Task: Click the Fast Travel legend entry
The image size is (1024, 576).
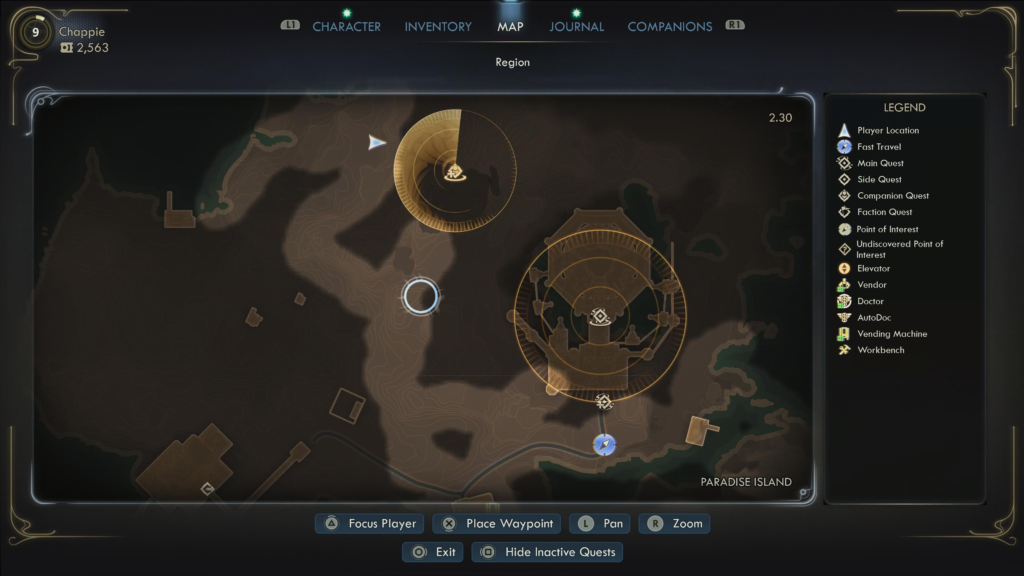Action: 879,147
